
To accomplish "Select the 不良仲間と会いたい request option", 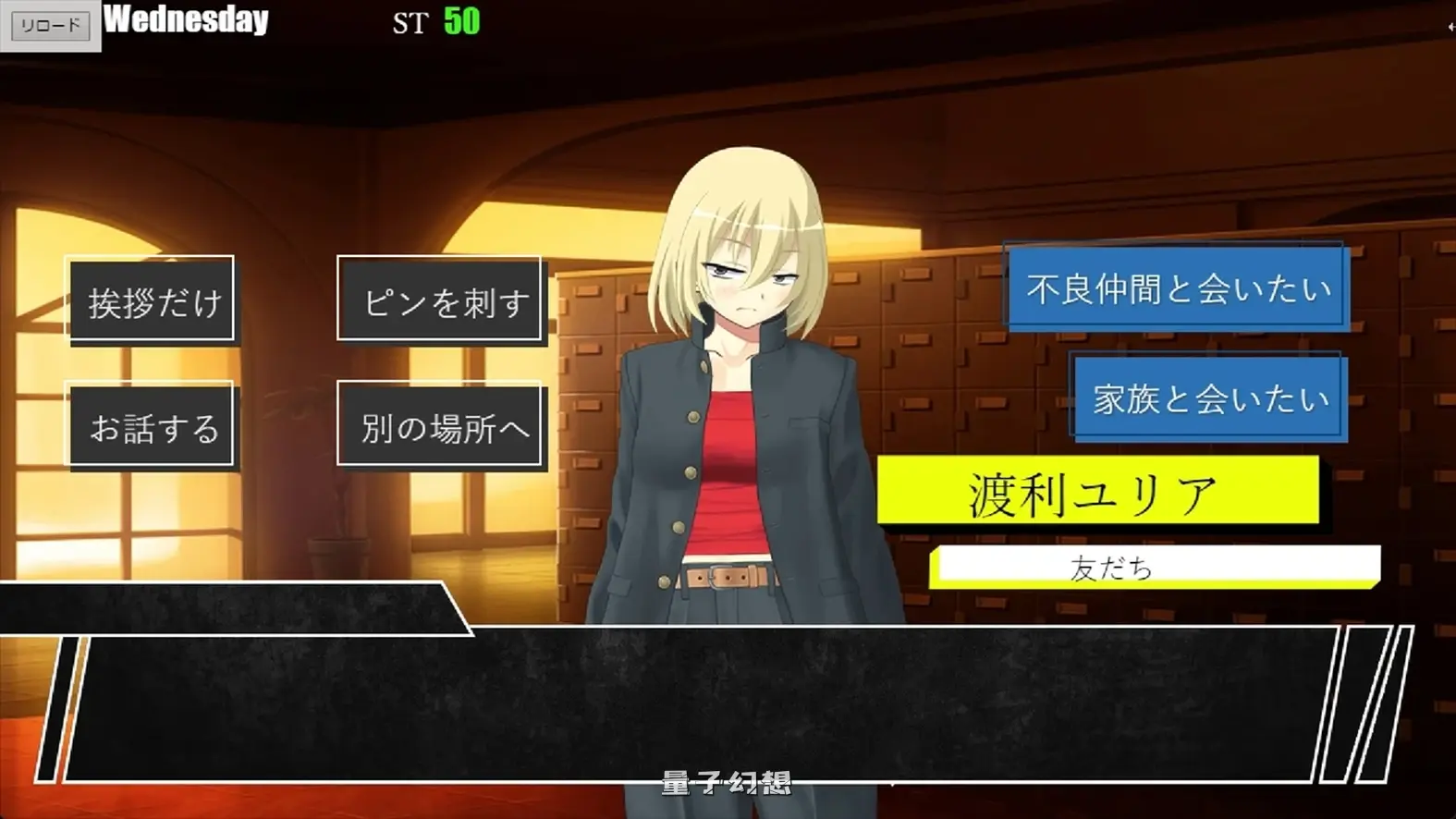I will pyautogui.click(x=1174, y=289).
